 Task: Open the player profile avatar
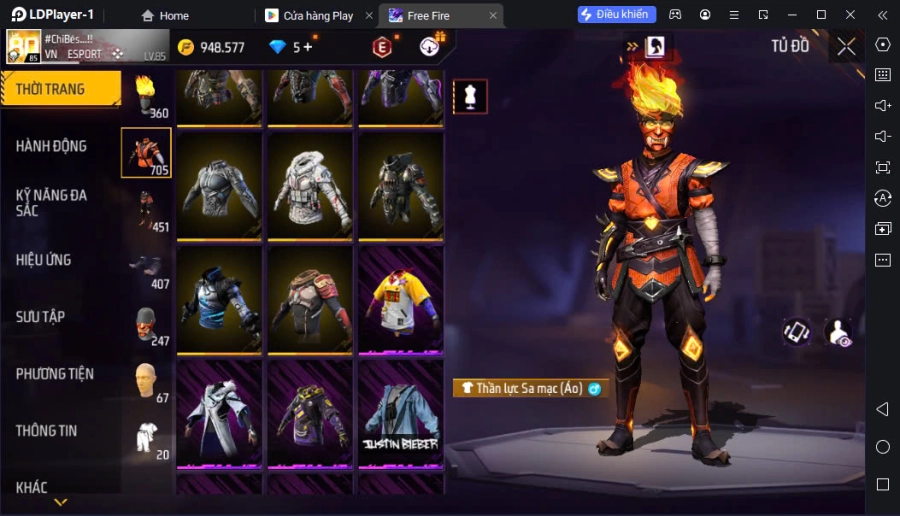click(24, 46)
